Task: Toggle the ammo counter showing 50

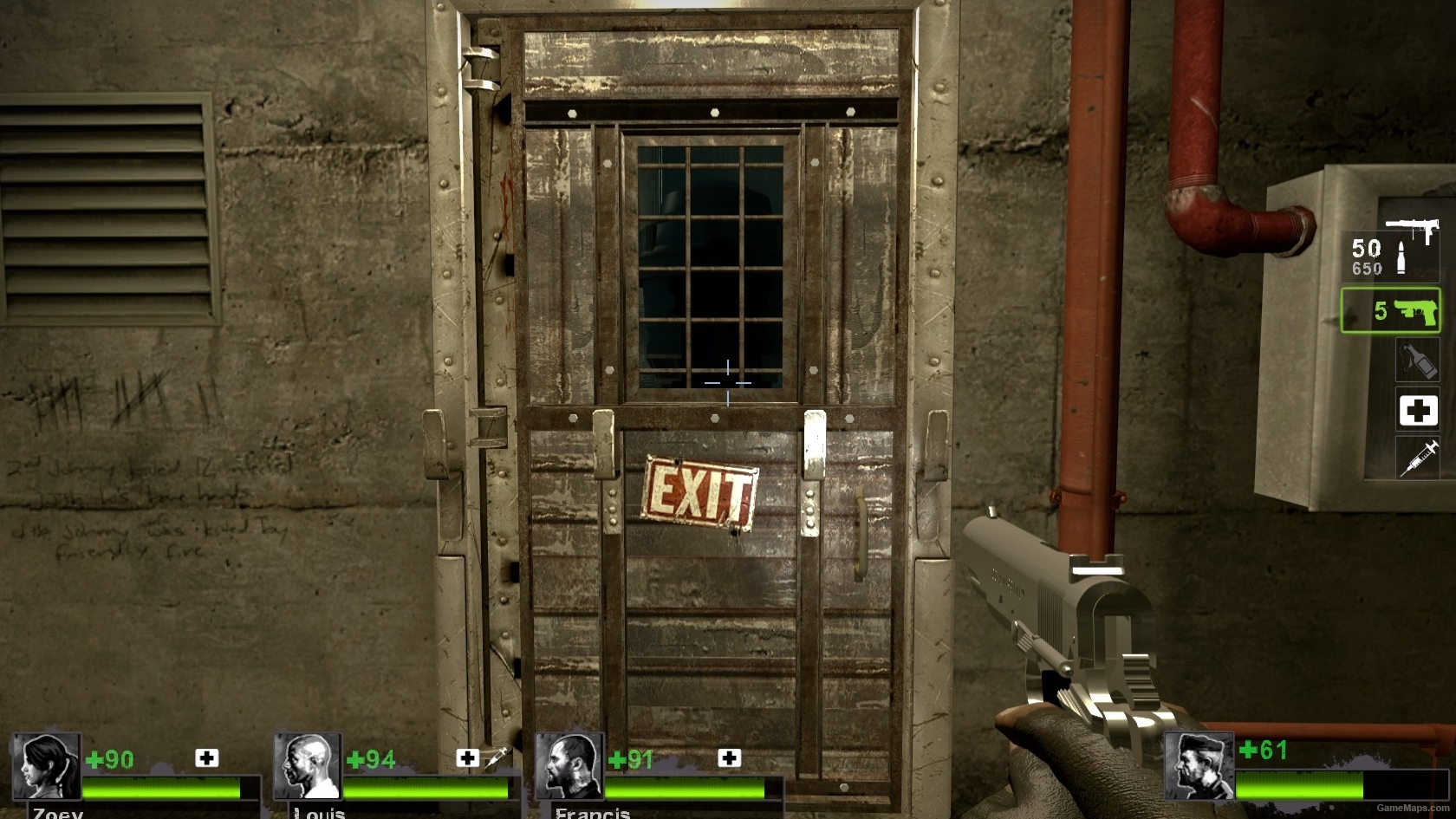Action: 1369,247
